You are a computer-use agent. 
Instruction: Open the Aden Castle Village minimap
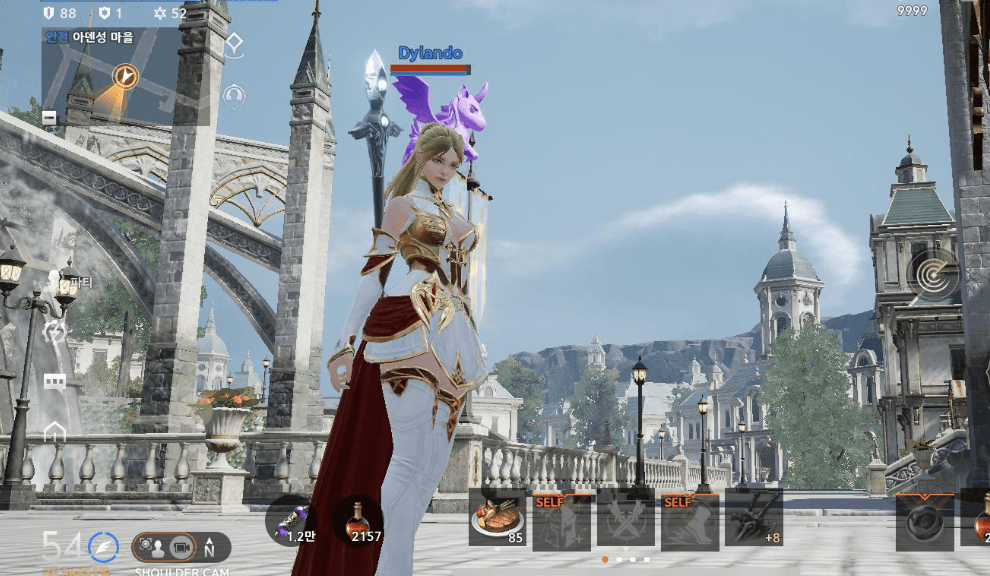tap(124, 78)
